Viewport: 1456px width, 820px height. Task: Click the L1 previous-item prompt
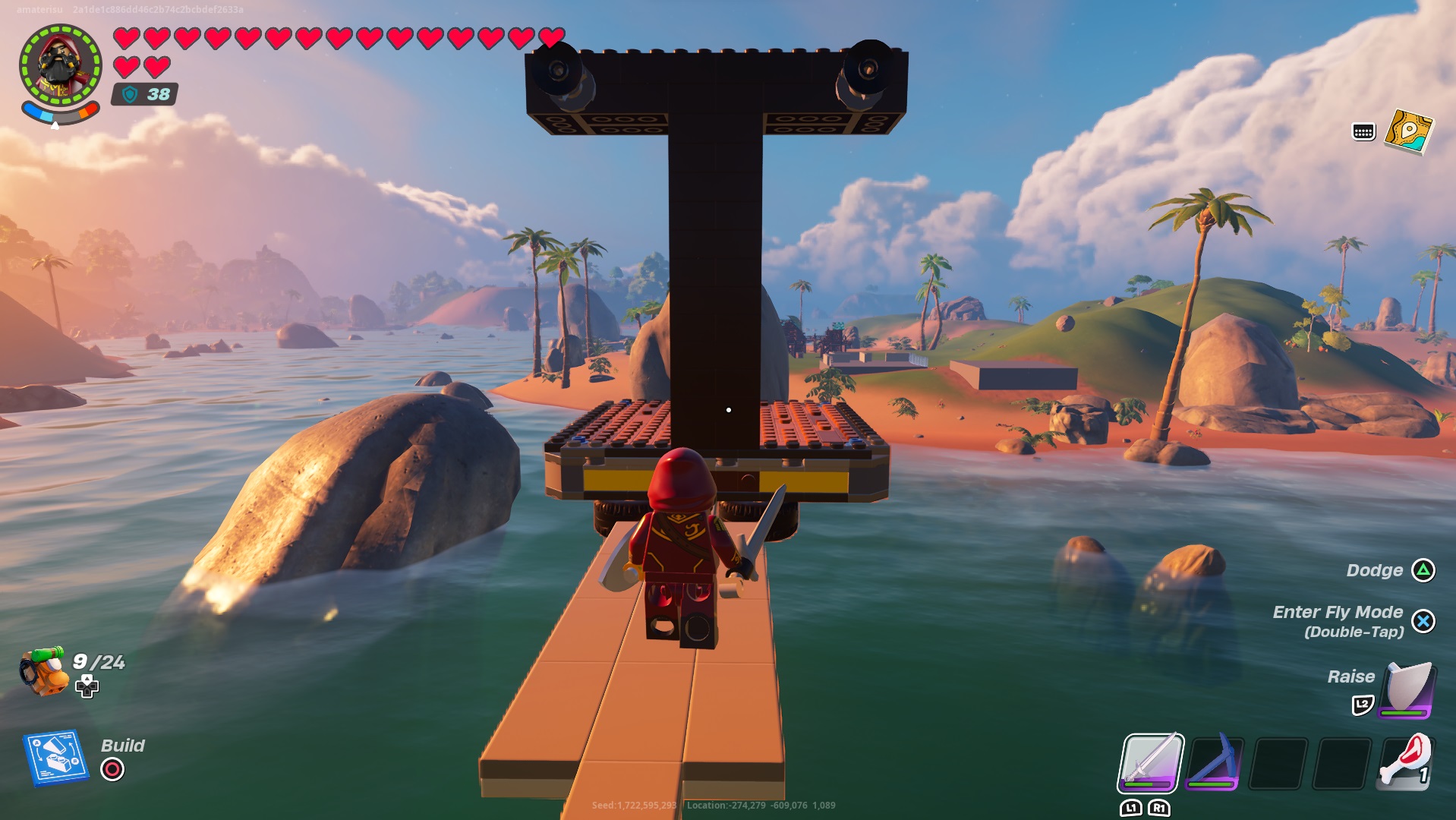coord(1131,807)
